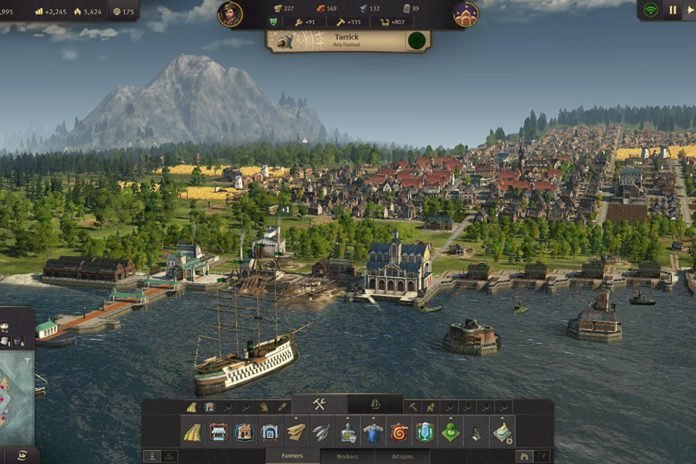Switch to the Workers tab

tap(347, 456)
